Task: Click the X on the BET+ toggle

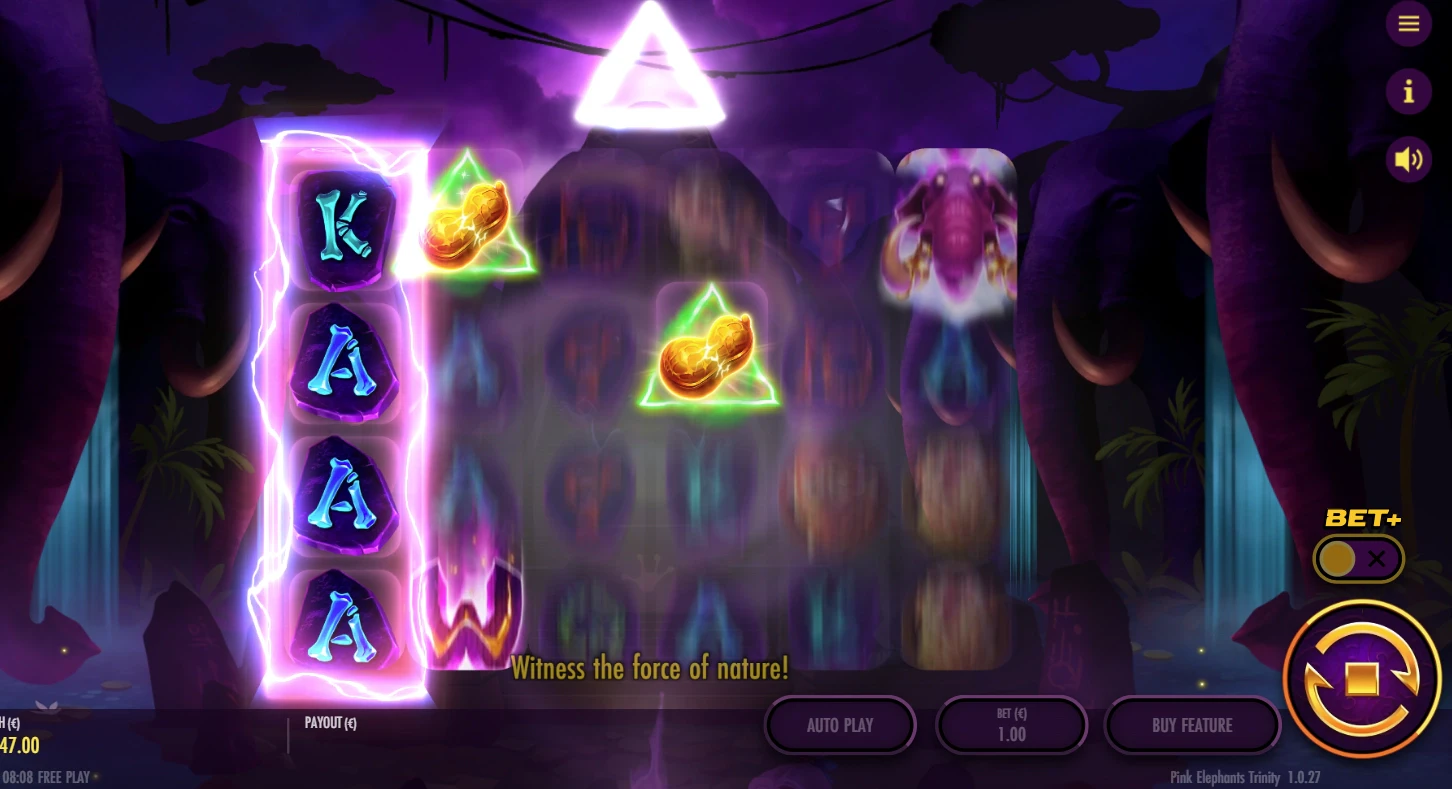Action: (x=1377, y=558)
